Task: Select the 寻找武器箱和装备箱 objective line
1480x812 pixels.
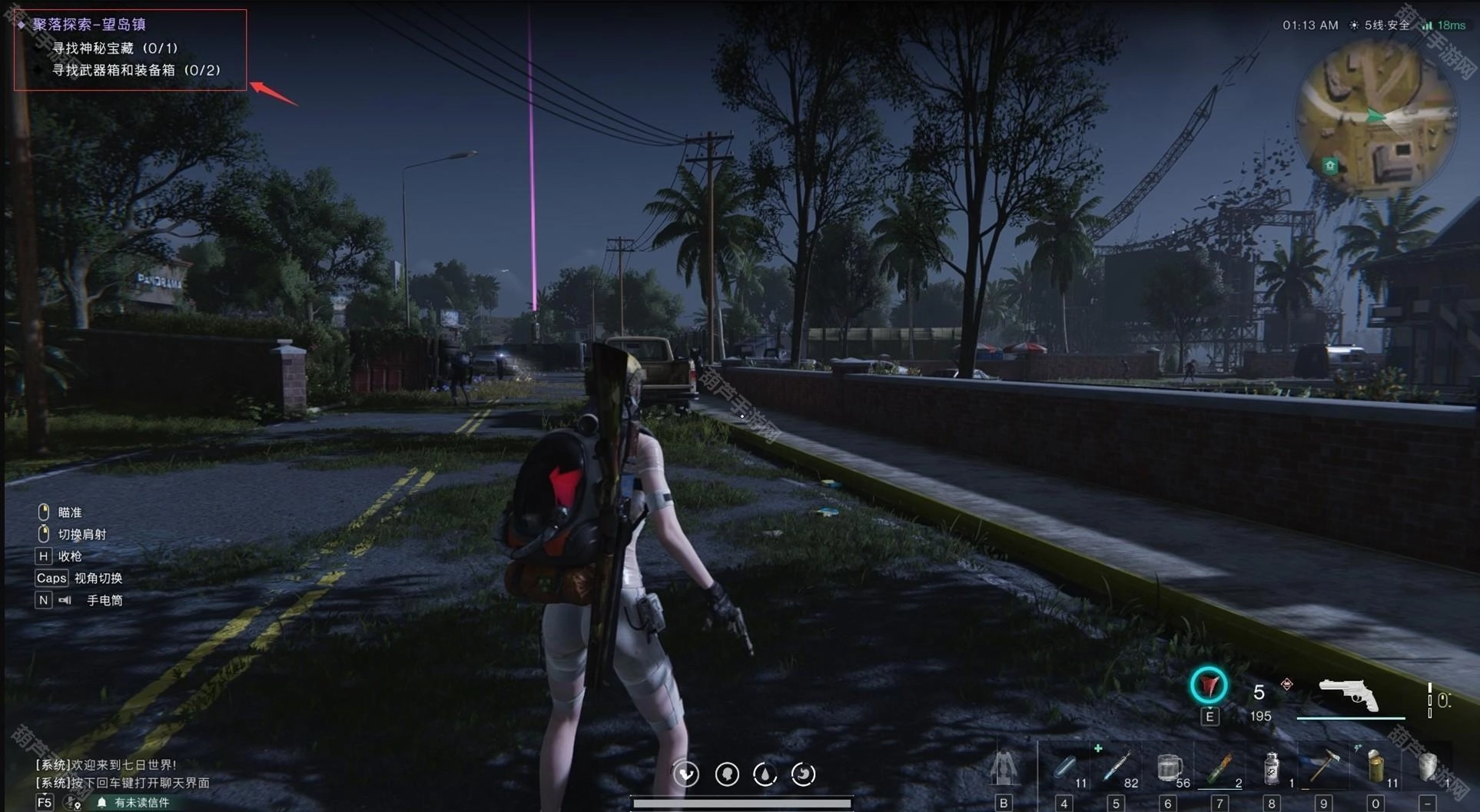Action: point(135,71)
